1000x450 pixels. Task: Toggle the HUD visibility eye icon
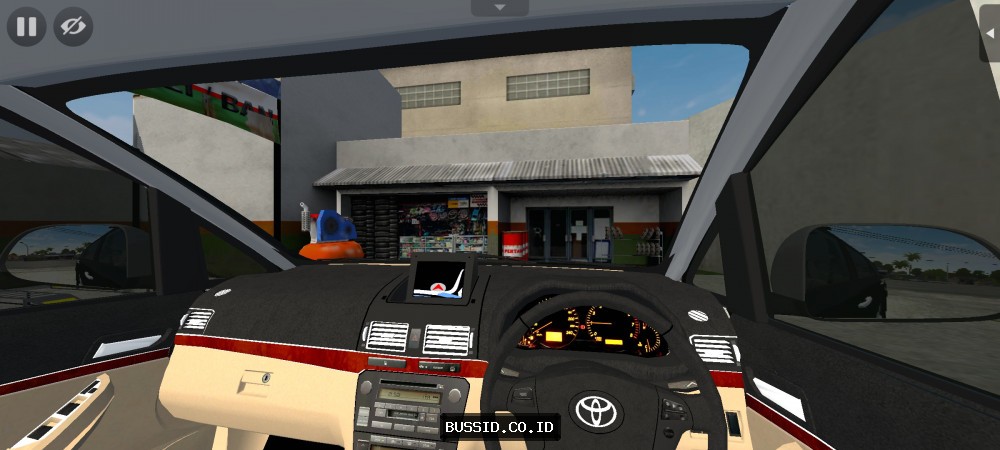(72, 27)
